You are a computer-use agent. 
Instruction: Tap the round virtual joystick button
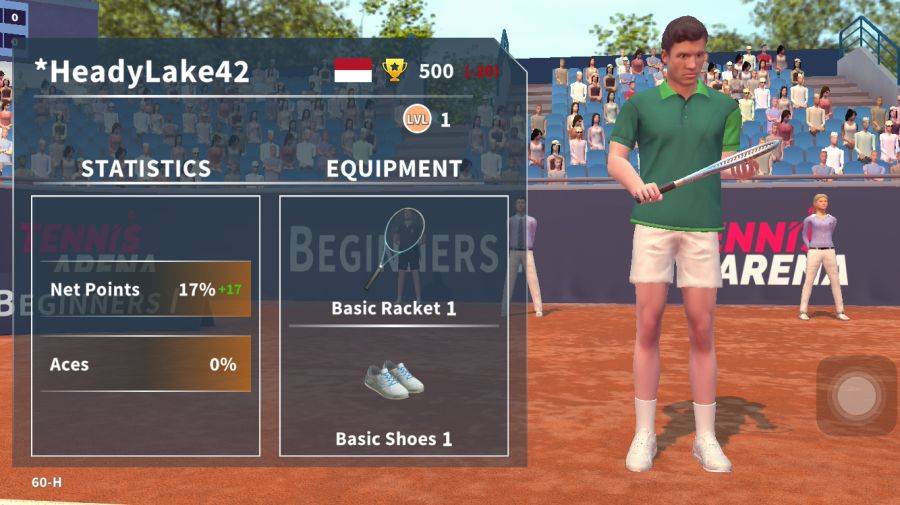[x=856, y=396]
